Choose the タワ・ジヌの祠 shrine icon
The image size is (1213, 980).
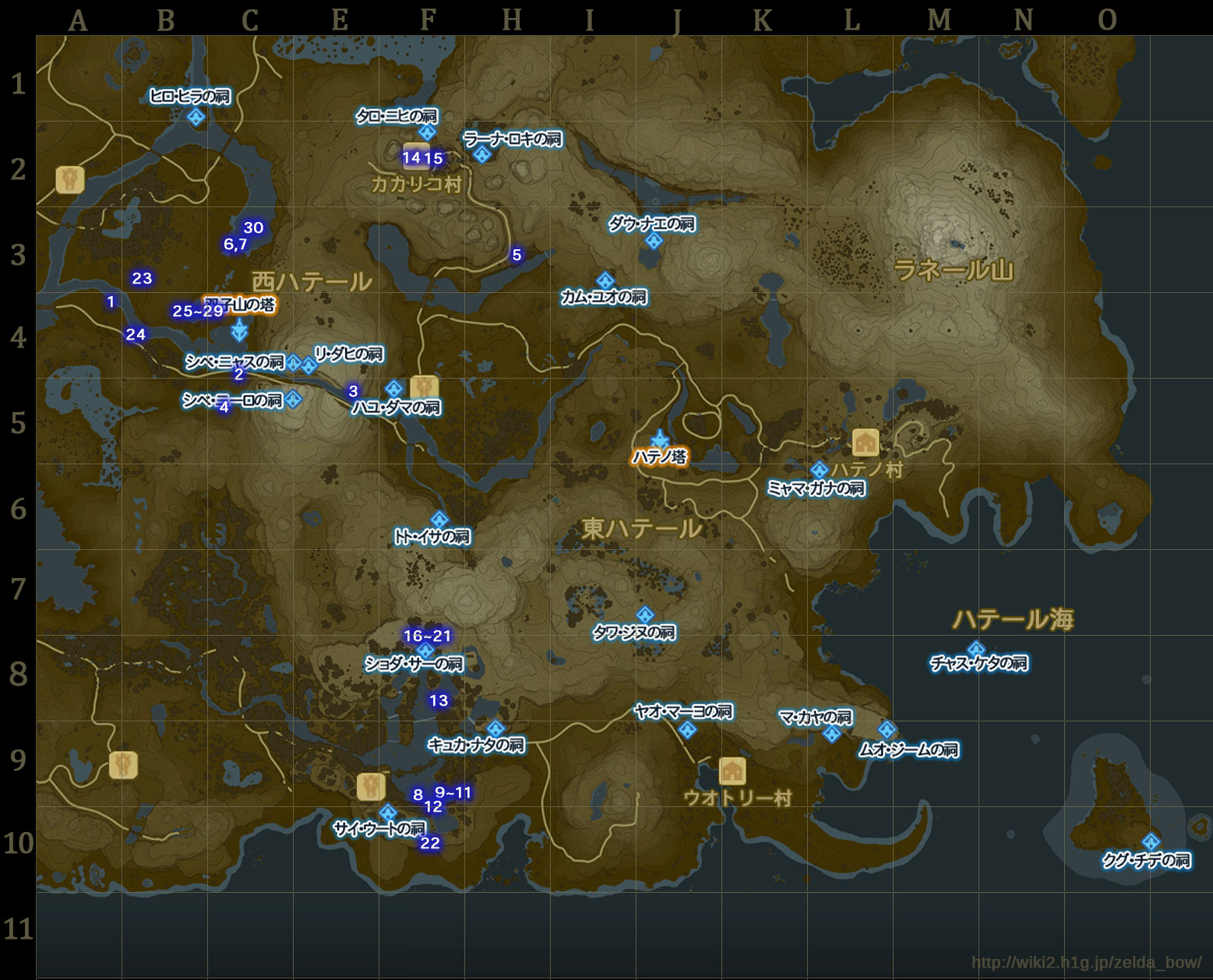(x=645, y=615)
